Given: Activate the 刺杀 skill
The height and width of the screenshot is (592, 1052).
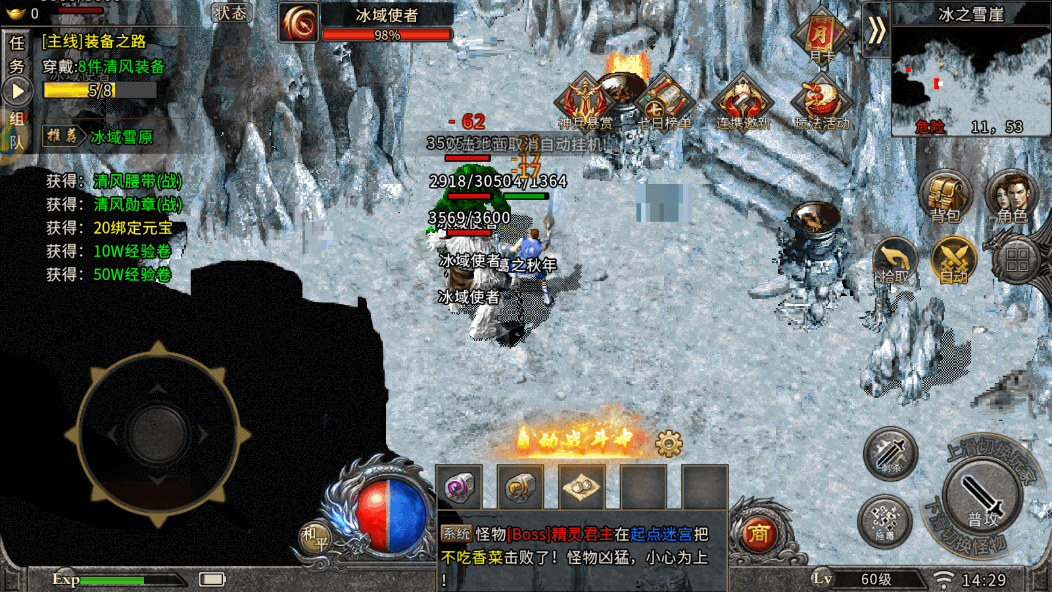Looking at the screenshot, I should pos(890,452).
